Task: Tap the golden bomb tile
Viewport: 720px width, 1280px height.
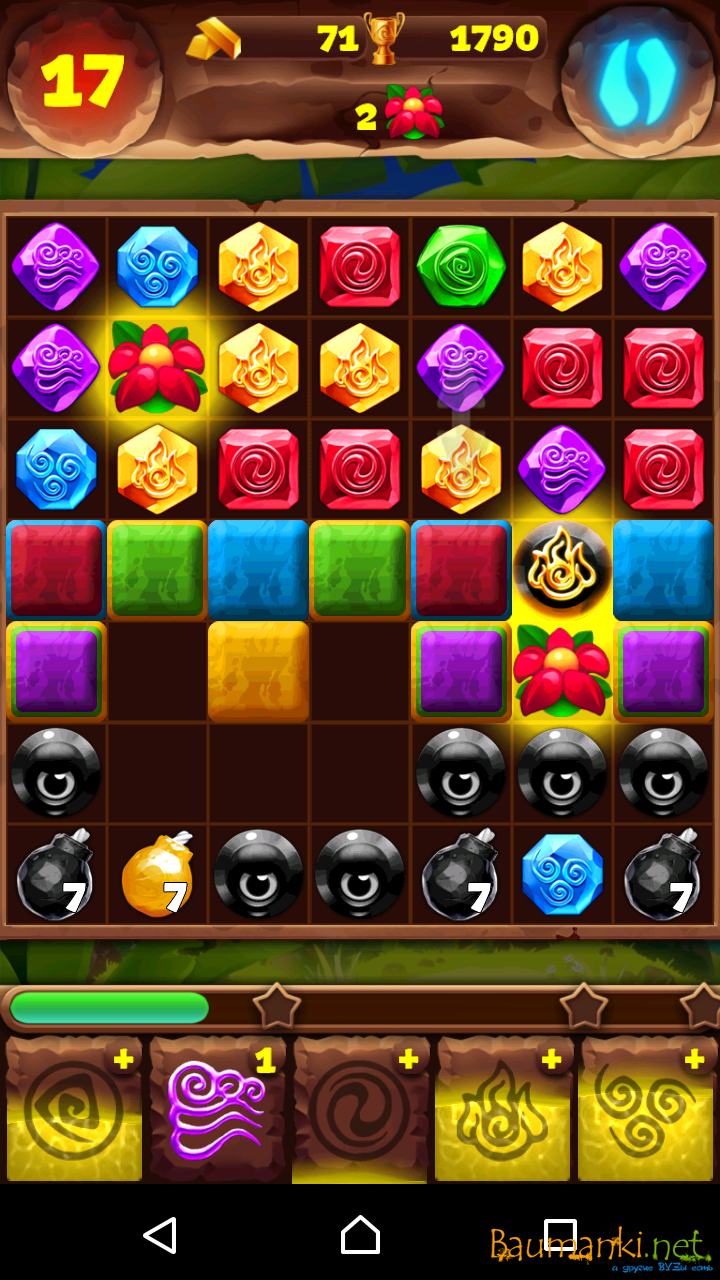Action: point(157,875)
